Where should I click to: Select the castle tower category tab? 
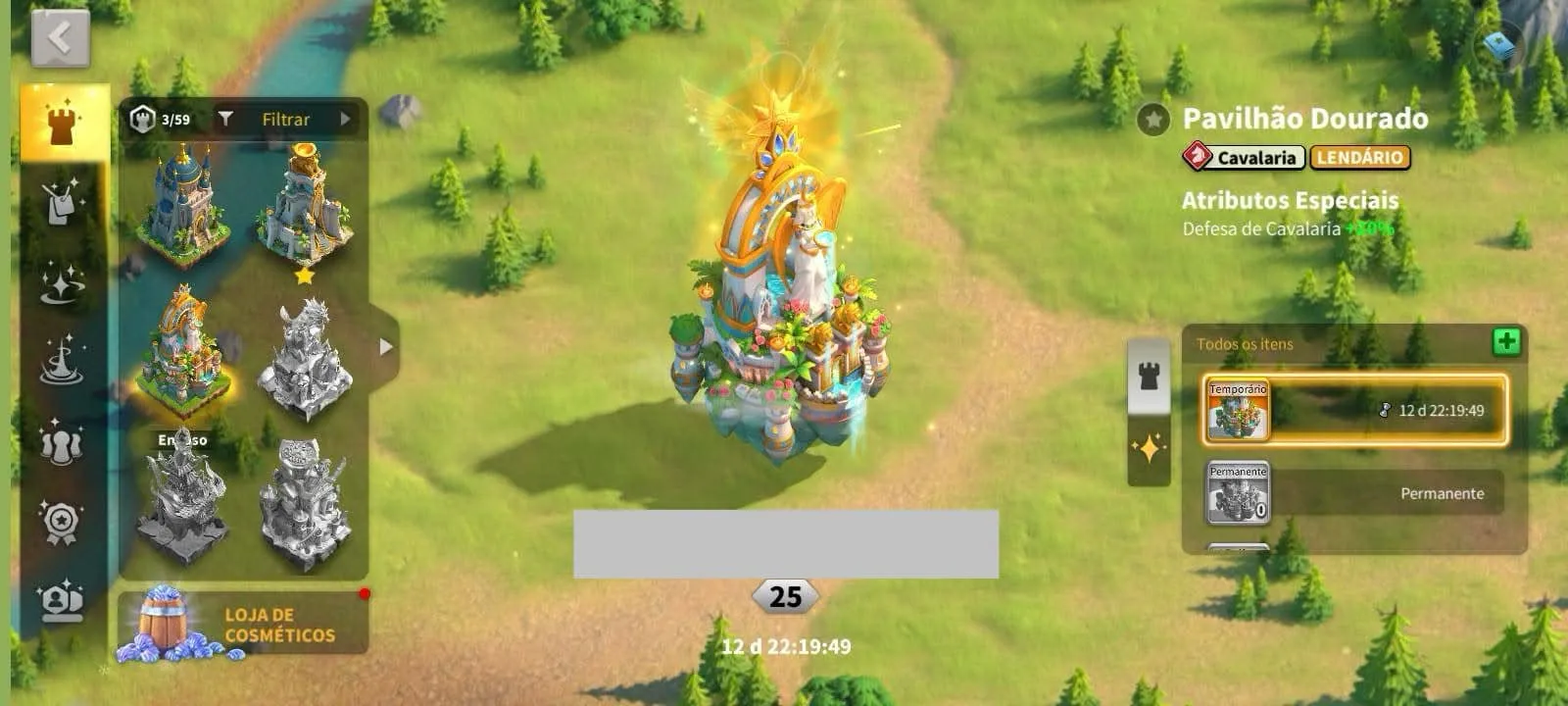63,124
